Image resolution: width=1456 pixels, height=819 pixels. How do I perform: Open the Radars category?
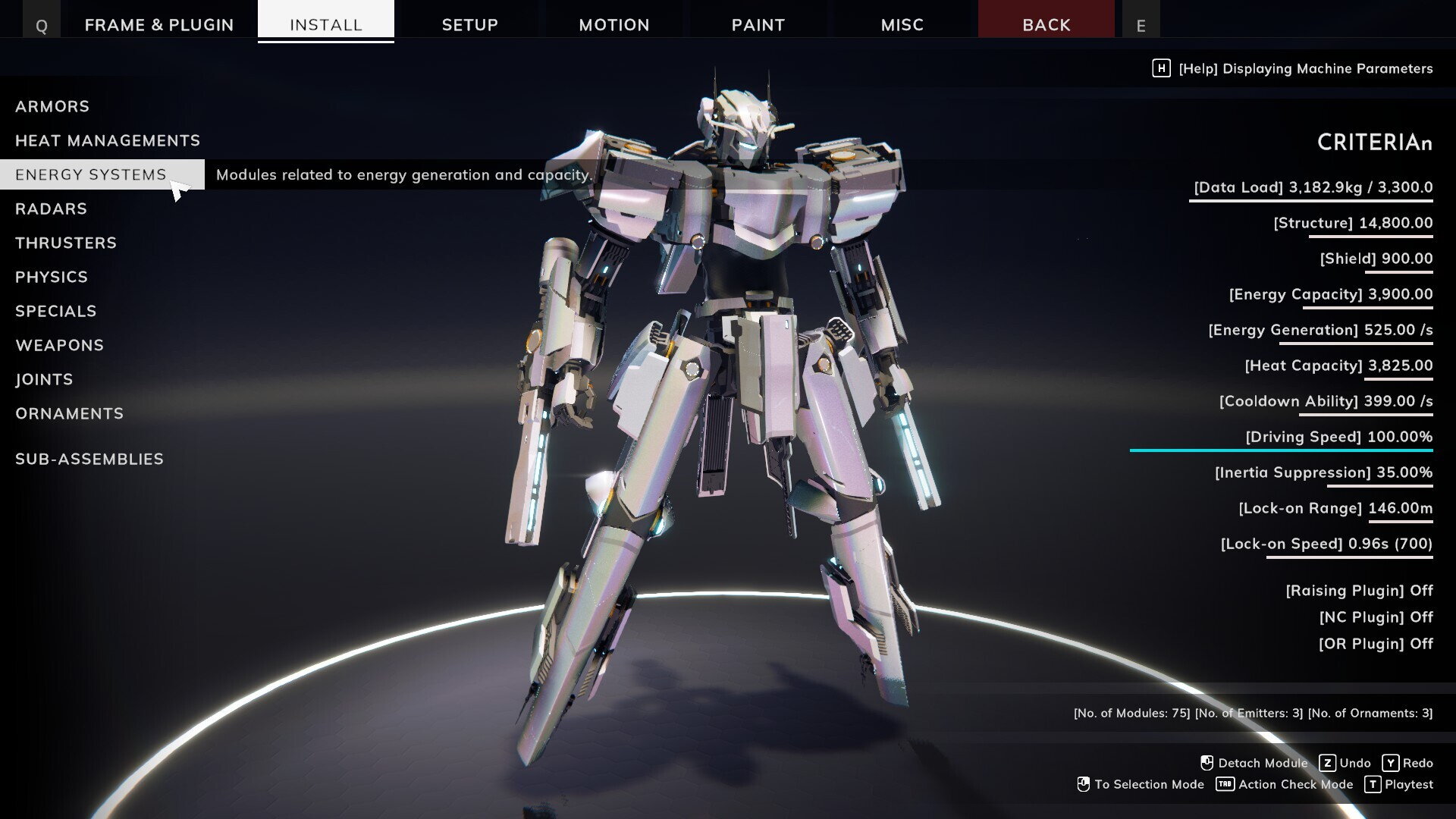52,209
